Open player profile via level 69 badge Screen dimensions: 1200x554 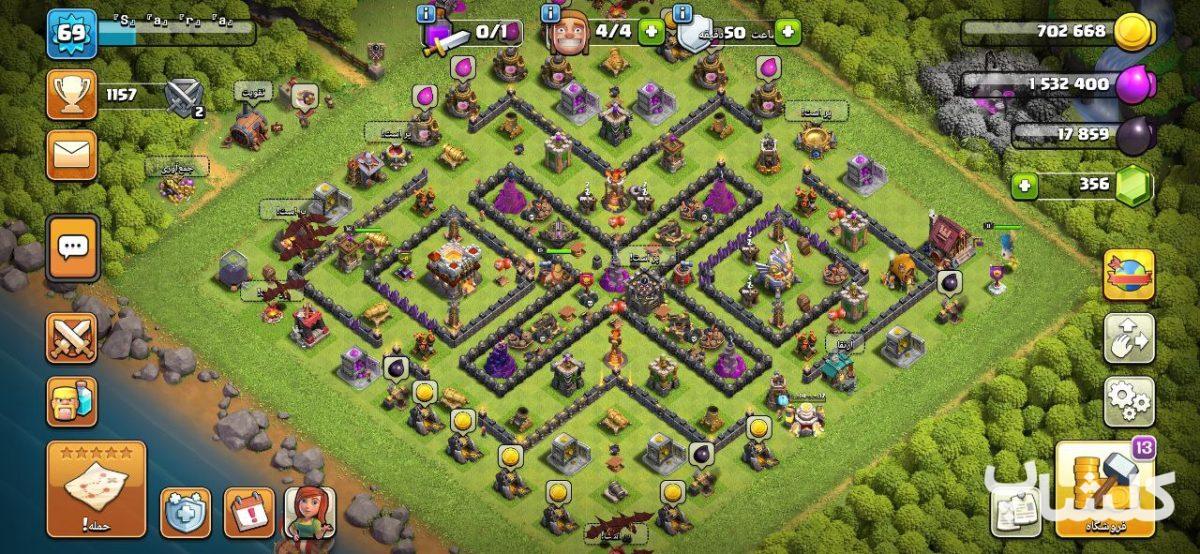[72, 34]
